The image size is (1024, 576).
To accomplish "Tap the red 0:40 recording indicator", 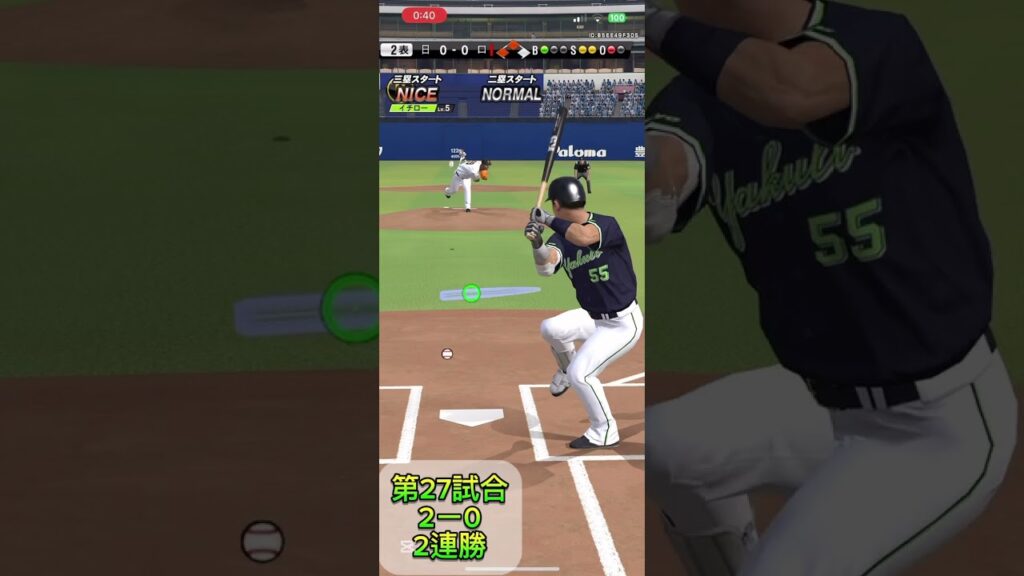I will pyautogui.click(x=424, y=15).
